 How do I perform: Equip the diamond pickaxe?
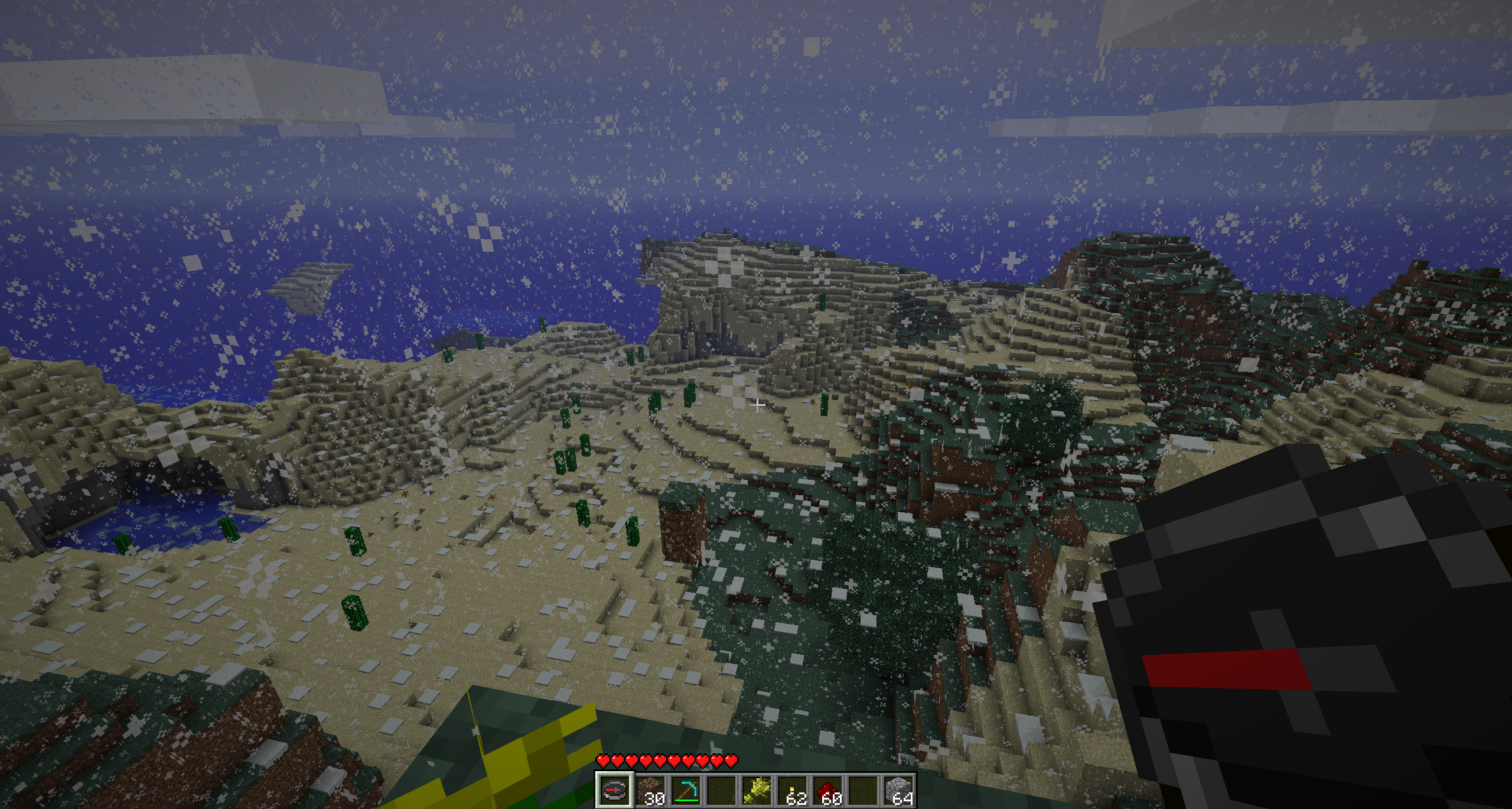click(685, 790)
